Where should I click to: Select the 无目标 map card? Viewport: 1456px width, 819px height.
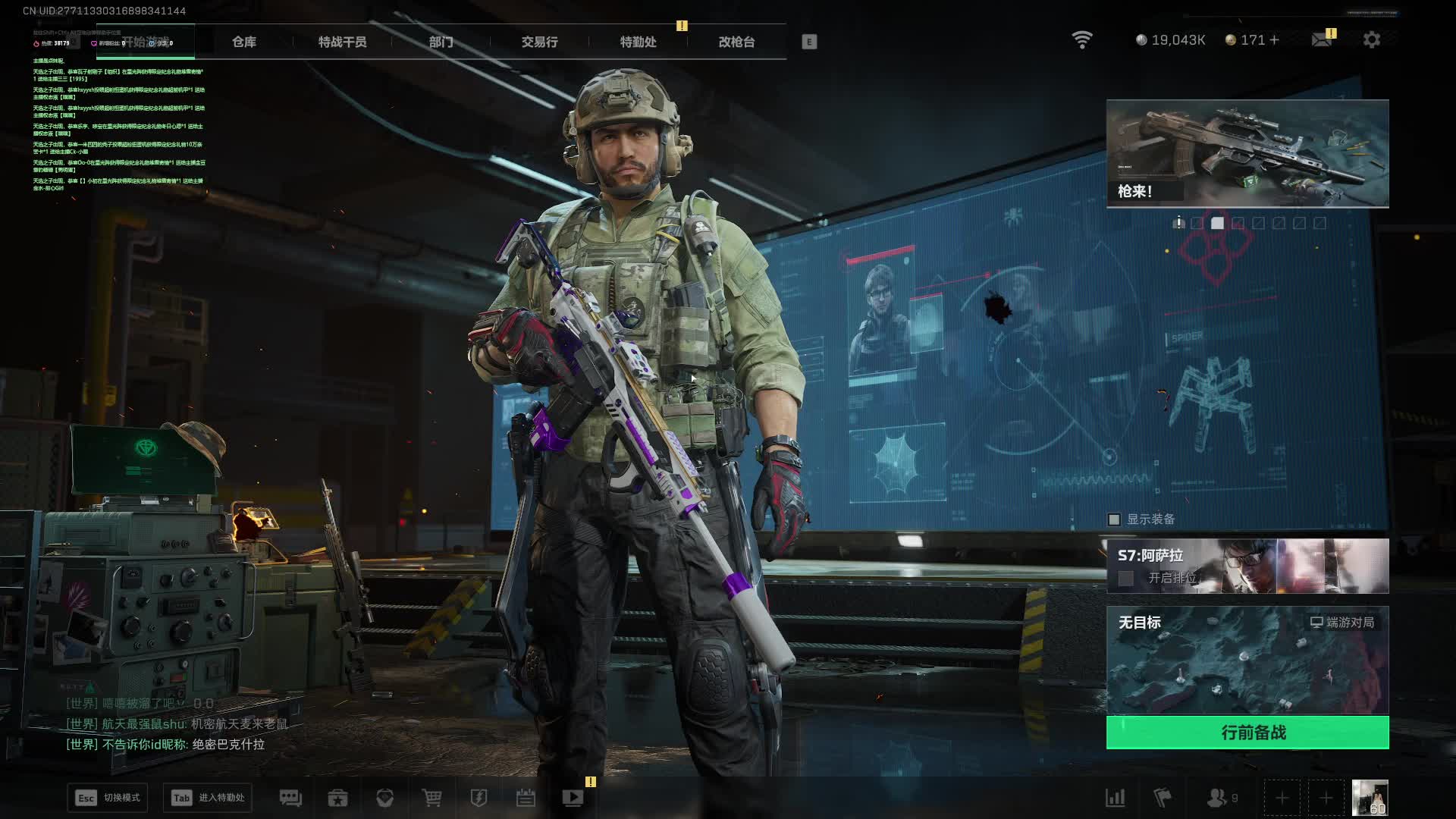[1247, 660]
